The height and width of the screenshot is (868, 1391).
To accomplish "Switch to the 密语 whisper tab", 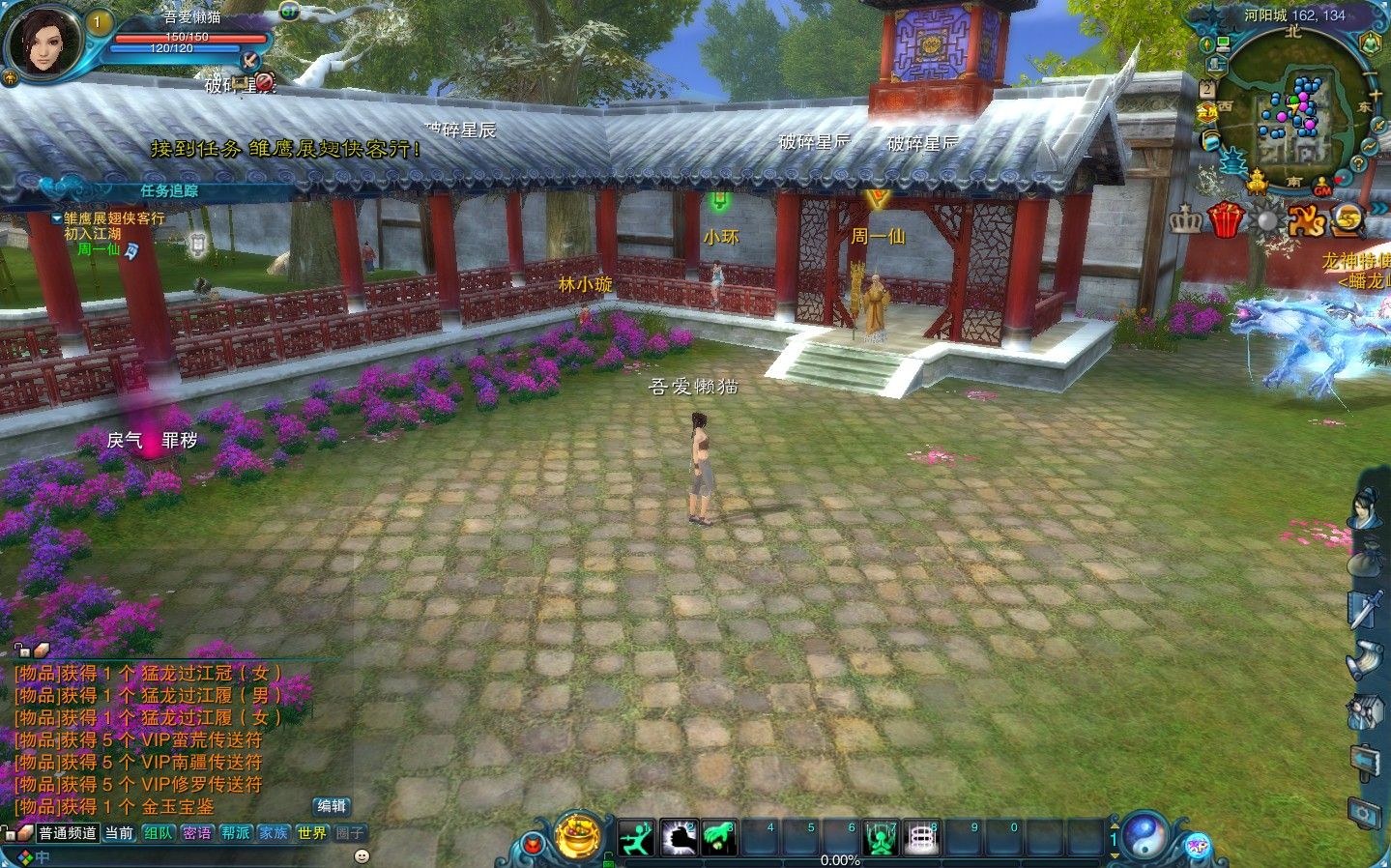I will (197, 833).
